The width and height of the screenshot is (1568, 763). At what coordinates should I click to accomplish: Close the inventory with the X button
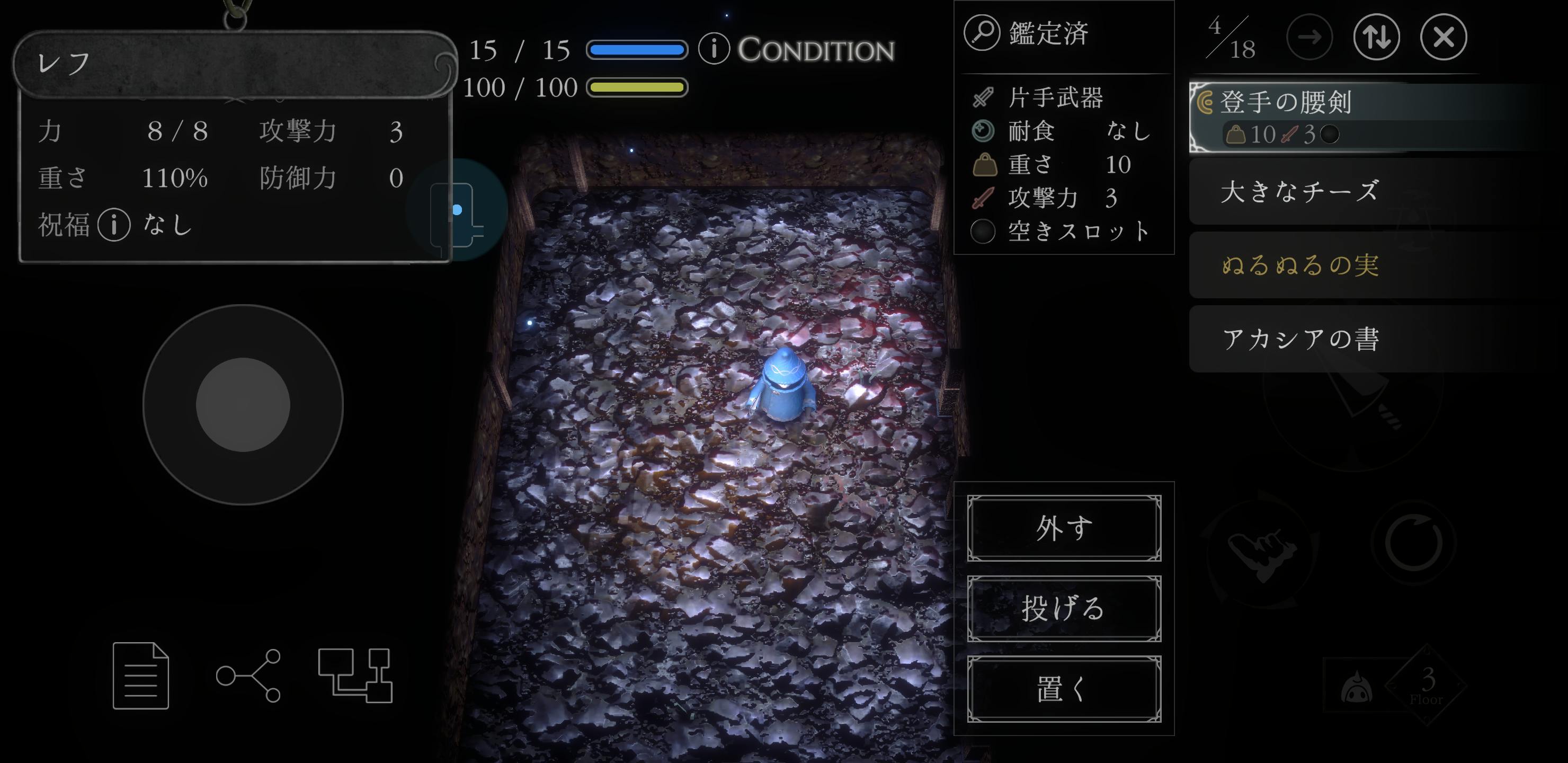1443,37
